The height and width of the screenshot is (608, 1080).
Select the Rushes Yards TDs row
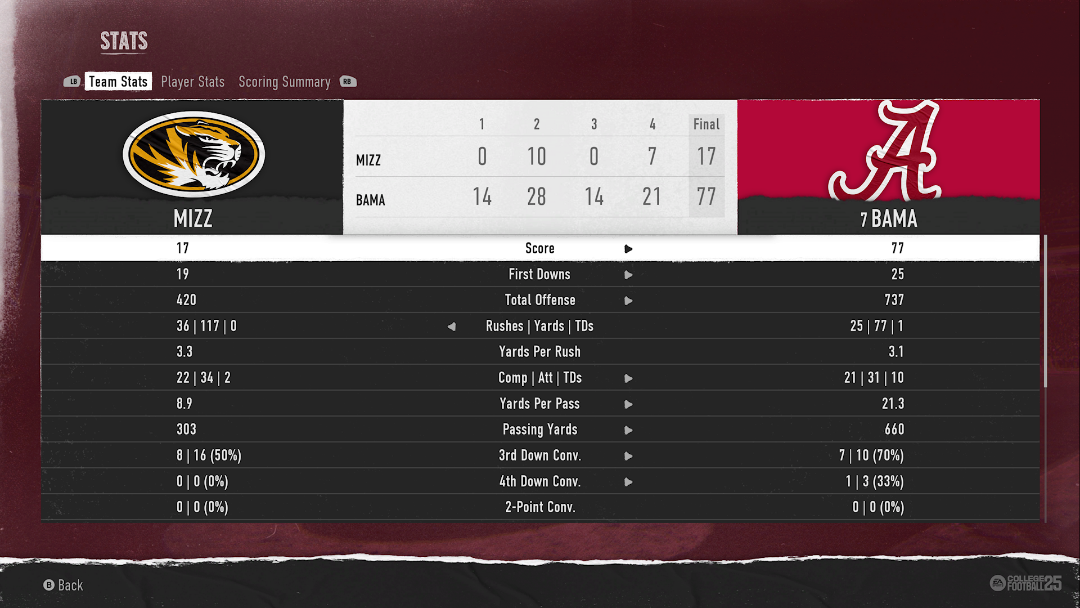540,326
